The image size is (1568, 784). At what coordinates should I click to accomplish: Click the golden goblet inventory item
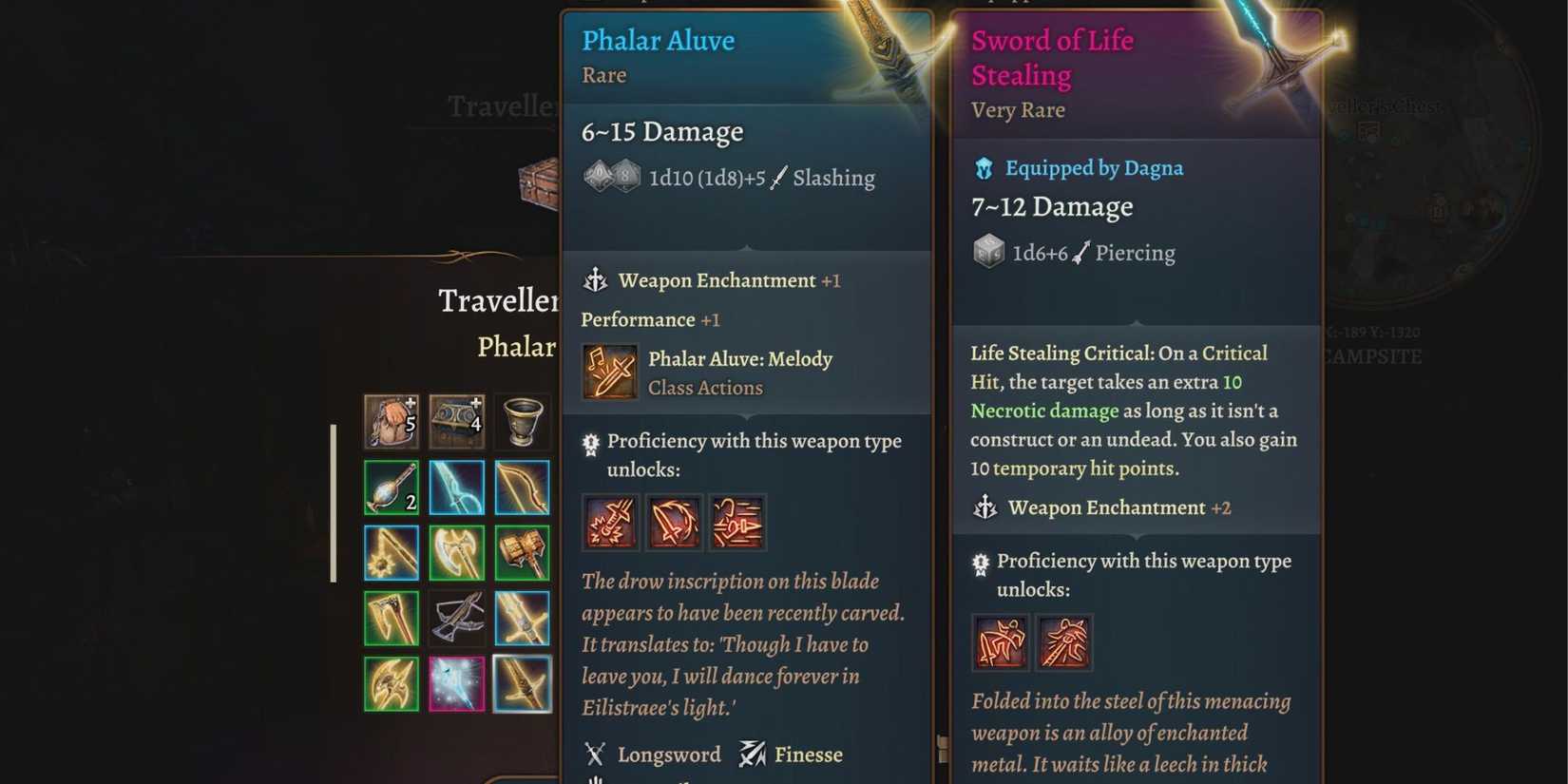[x=522, y=422]
